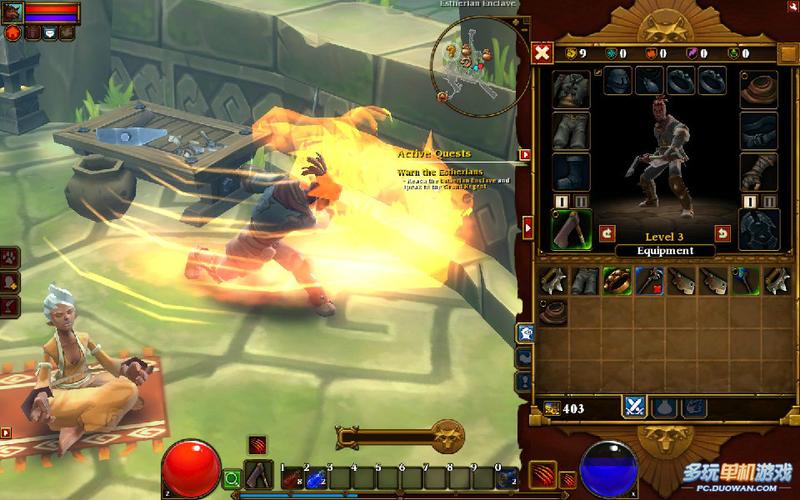Select the equipped axe weapon slot
This screenshot has height=500, width=800.
[571, 230]
